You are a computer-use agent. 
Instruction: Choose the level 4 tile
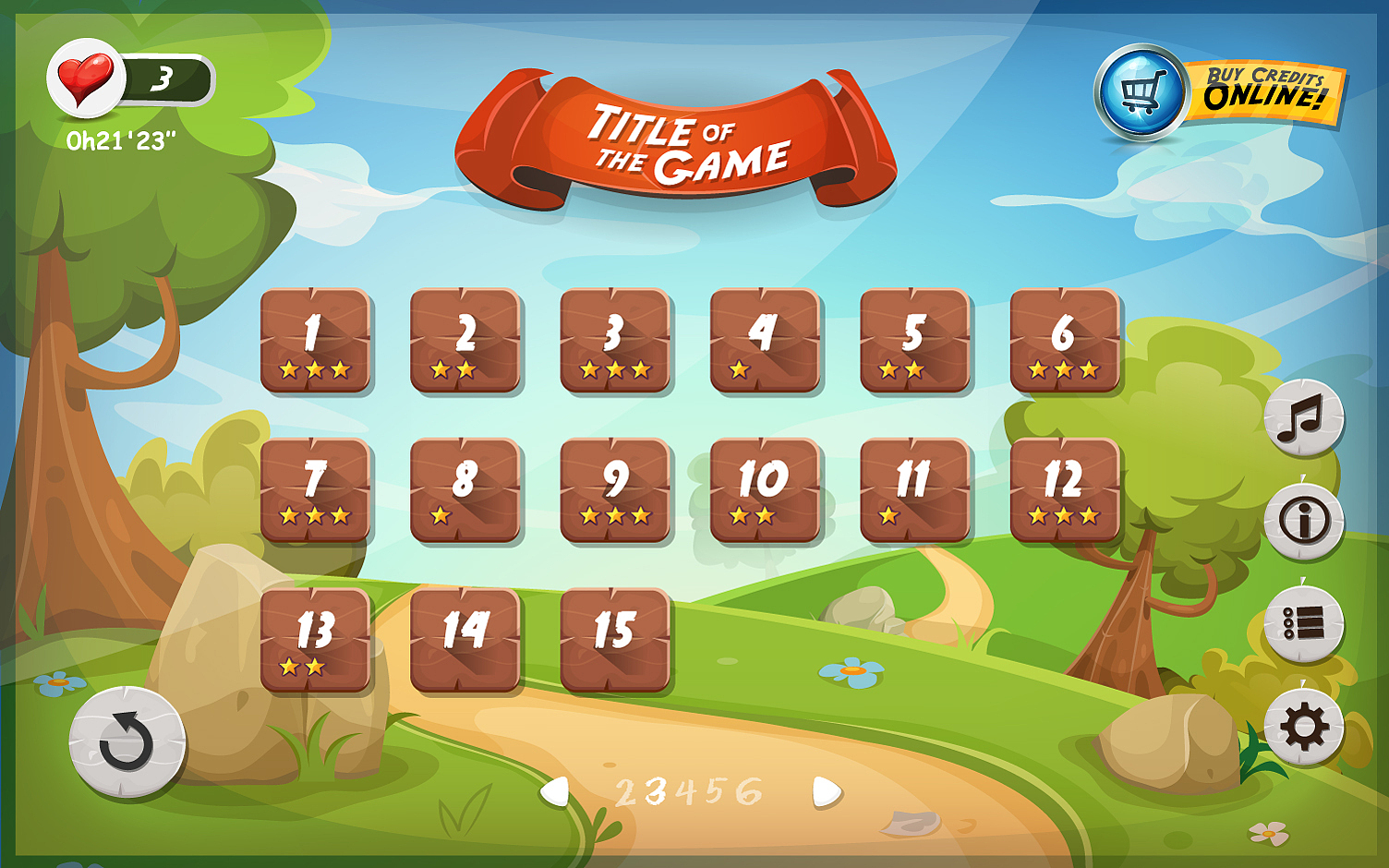765,341
